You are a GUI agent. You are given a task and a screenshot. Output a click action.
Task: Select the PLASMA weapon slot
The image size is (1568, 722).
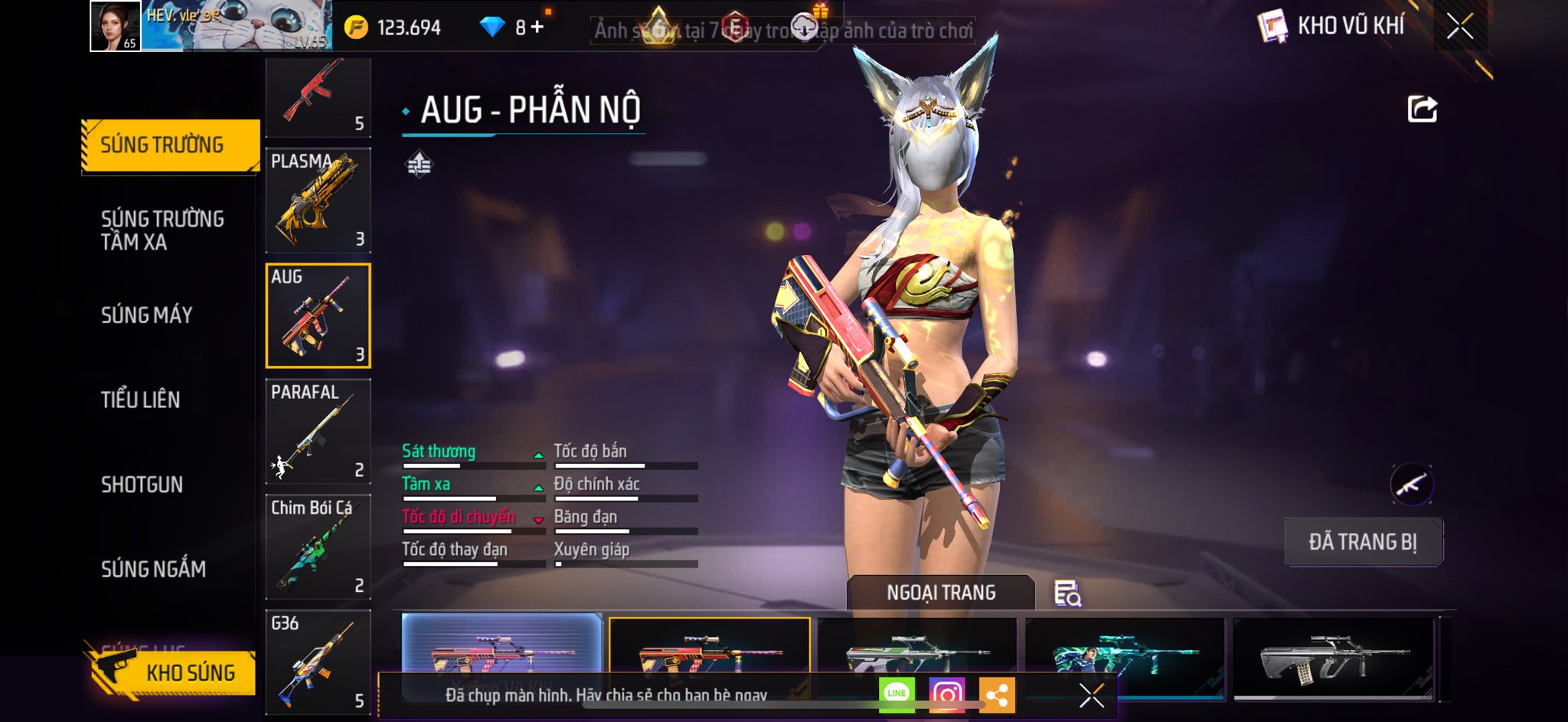(x=318, y=201)
